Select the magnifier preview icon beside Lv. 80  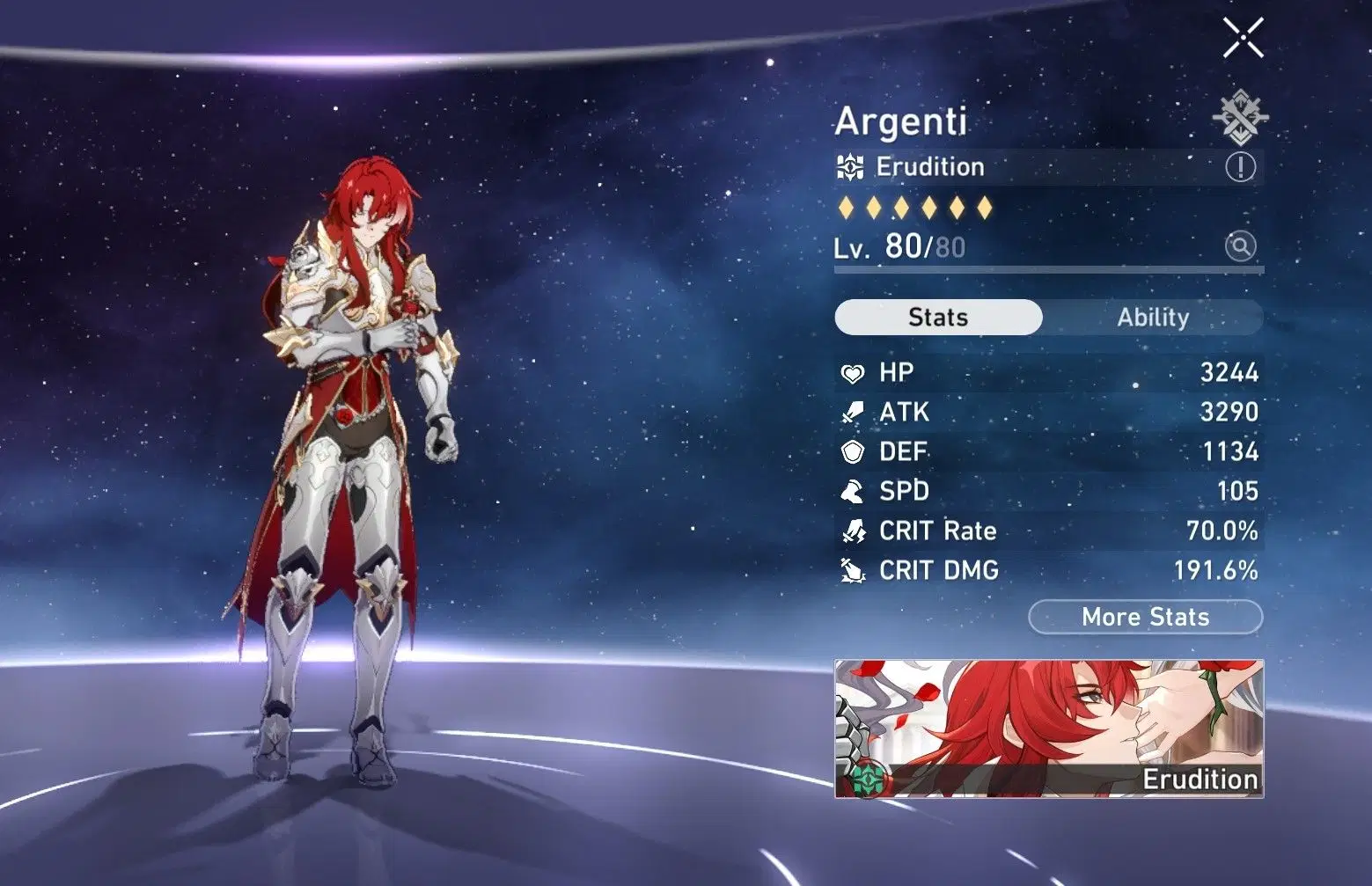click(1241, 247)
